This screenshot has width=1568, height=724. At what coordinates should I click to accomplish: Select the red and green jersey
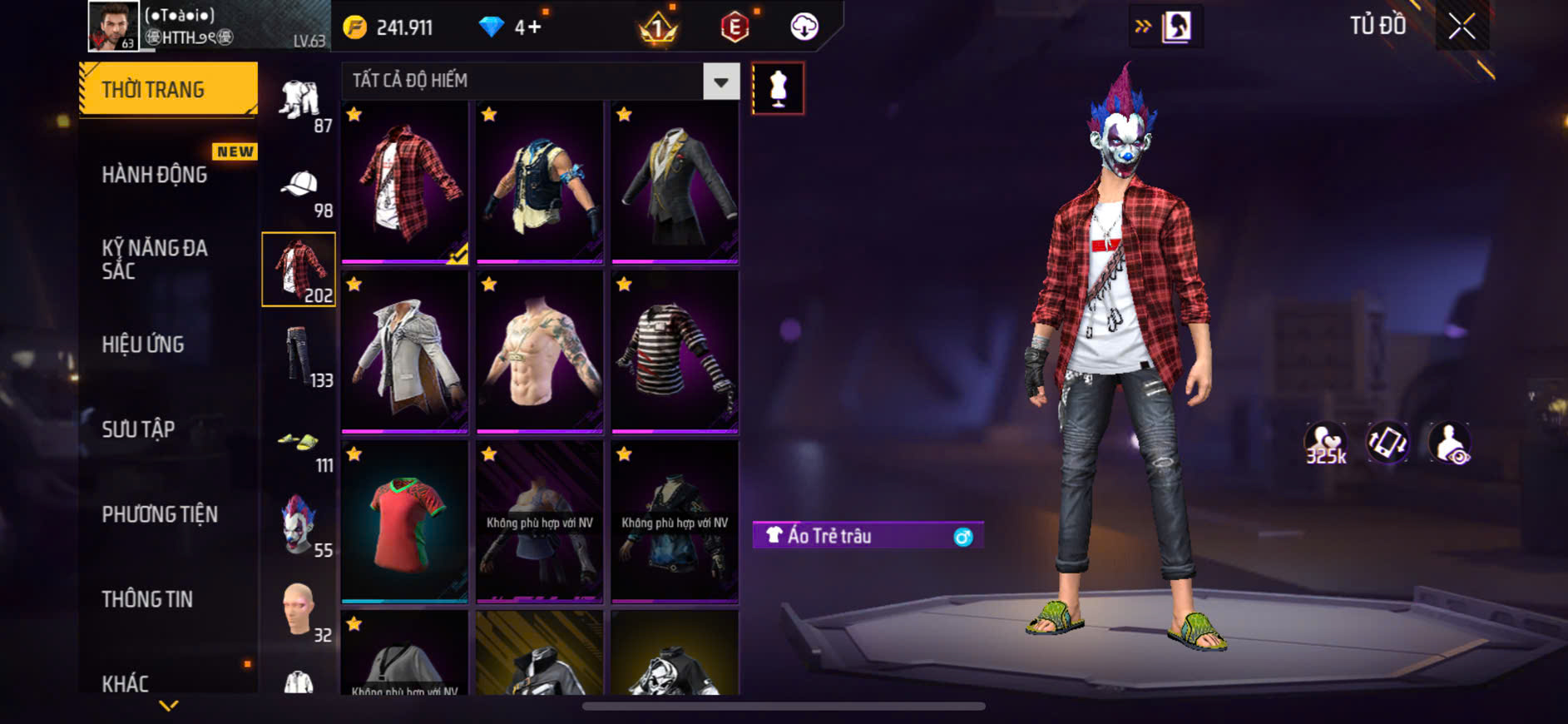(x=405, y=522)
